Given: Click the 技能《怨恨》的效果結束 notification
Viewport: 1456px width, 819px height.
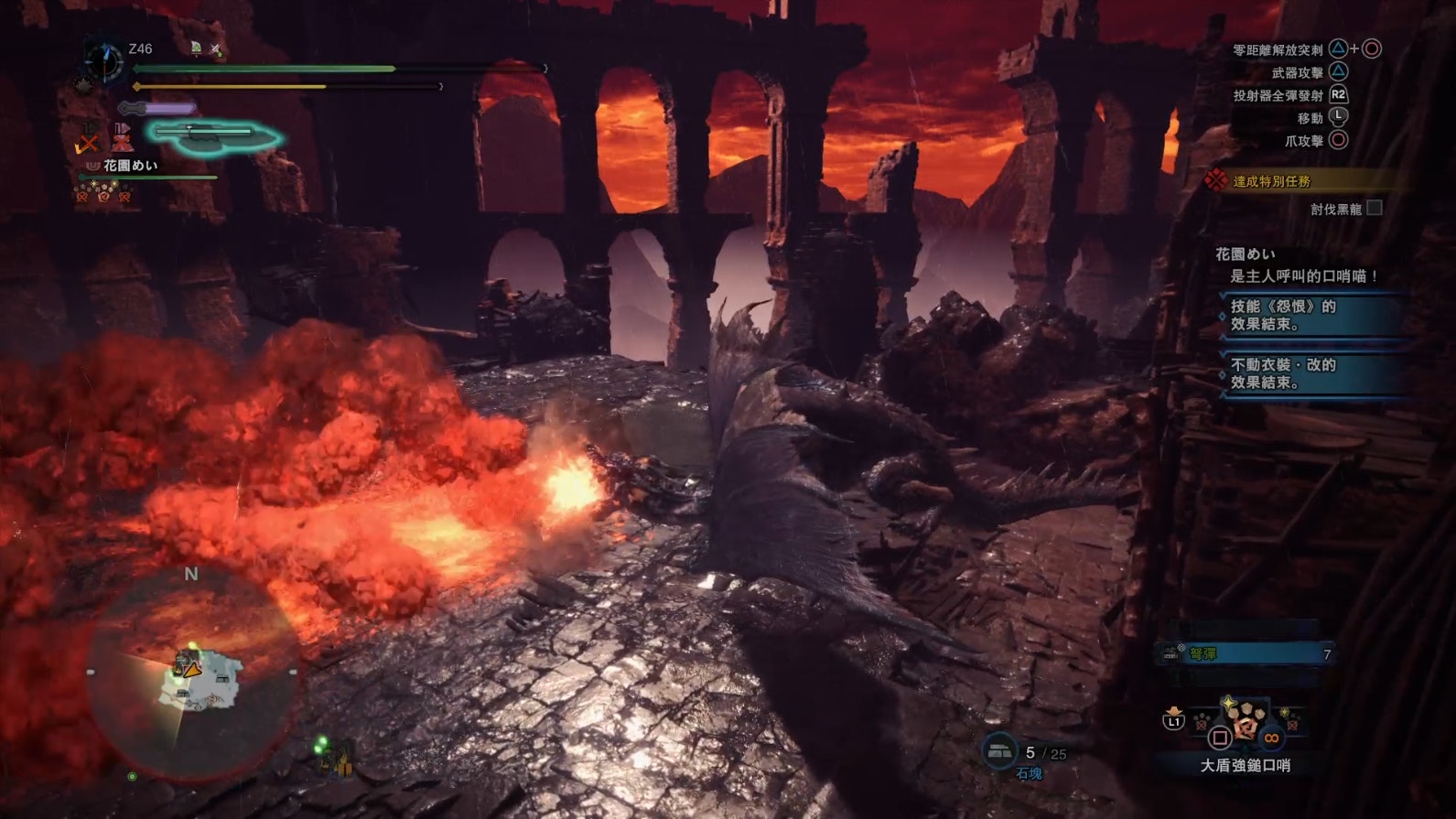Looking at the screenshot, I should [x=1313, y=315].
